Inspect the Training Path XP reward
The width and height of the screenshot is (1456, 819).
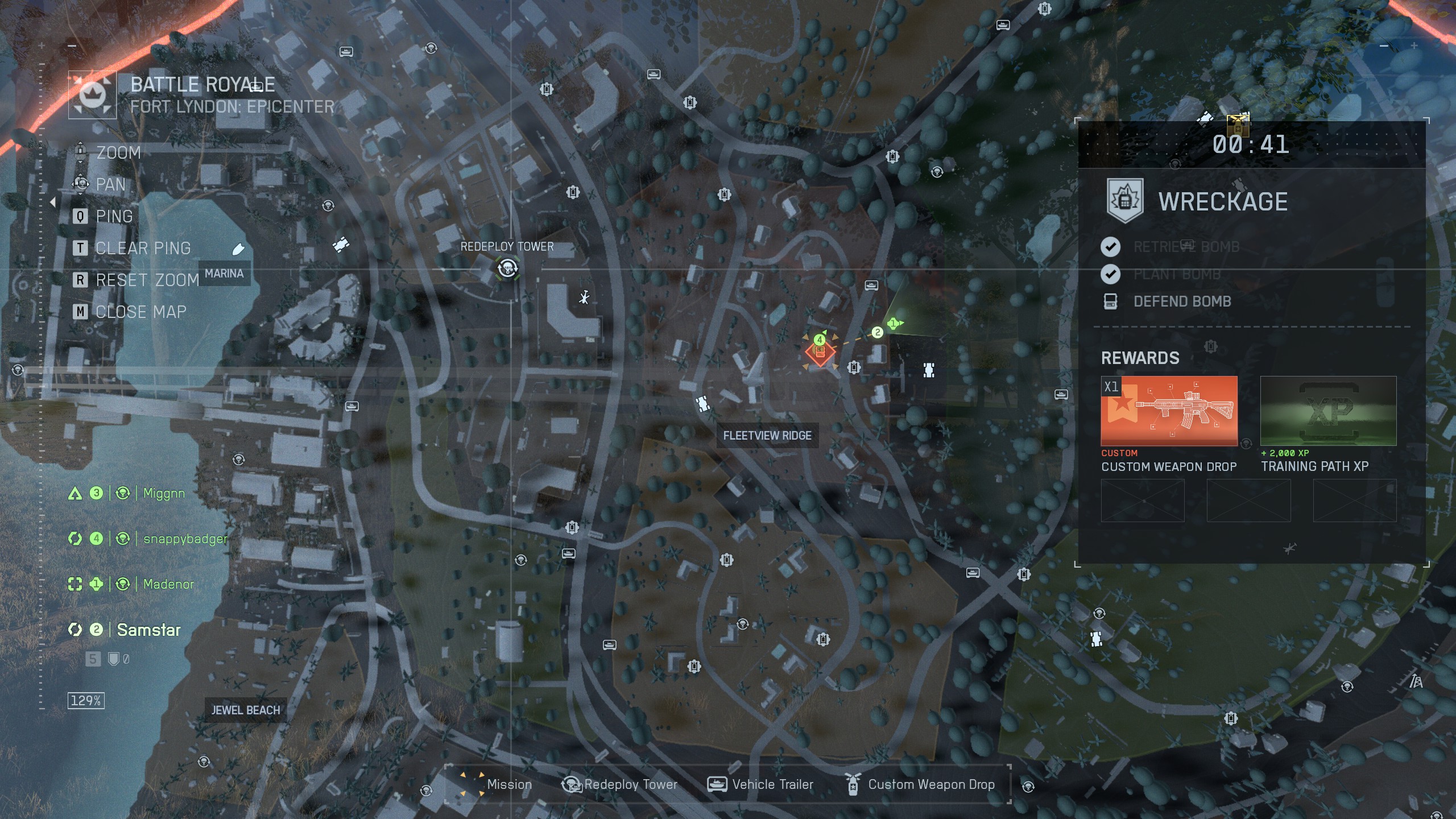(1328, 411)
